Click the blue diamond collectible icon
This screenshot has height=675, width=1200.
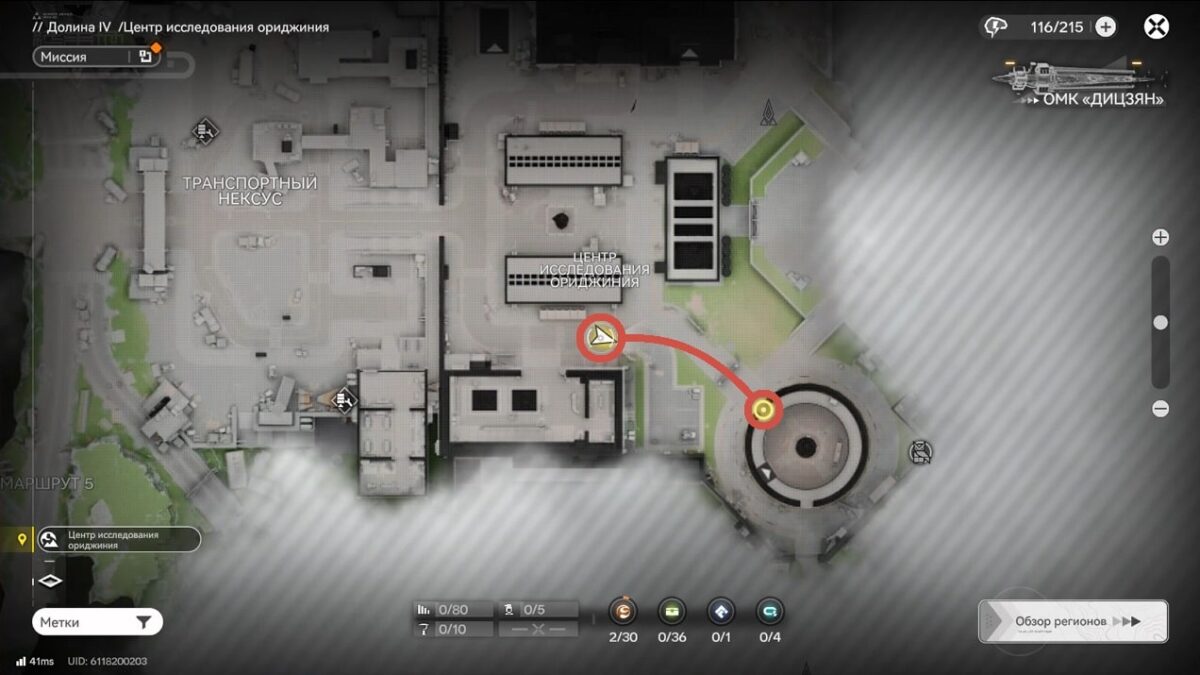pos(720,611)
